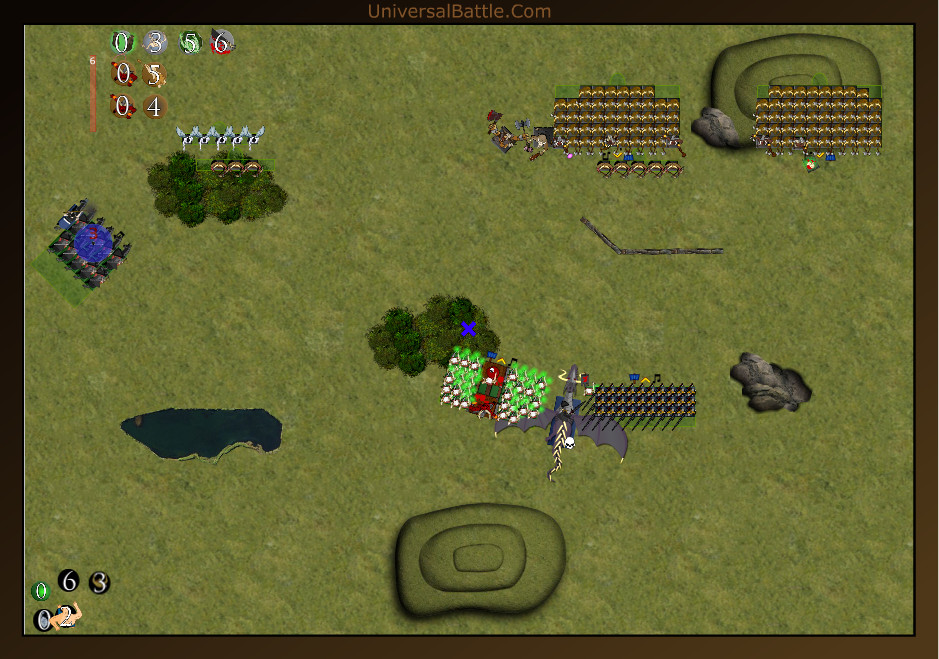Screen dimensions: 939x659
Task: Click the plain brown counter showing 4
Action: 153,106
